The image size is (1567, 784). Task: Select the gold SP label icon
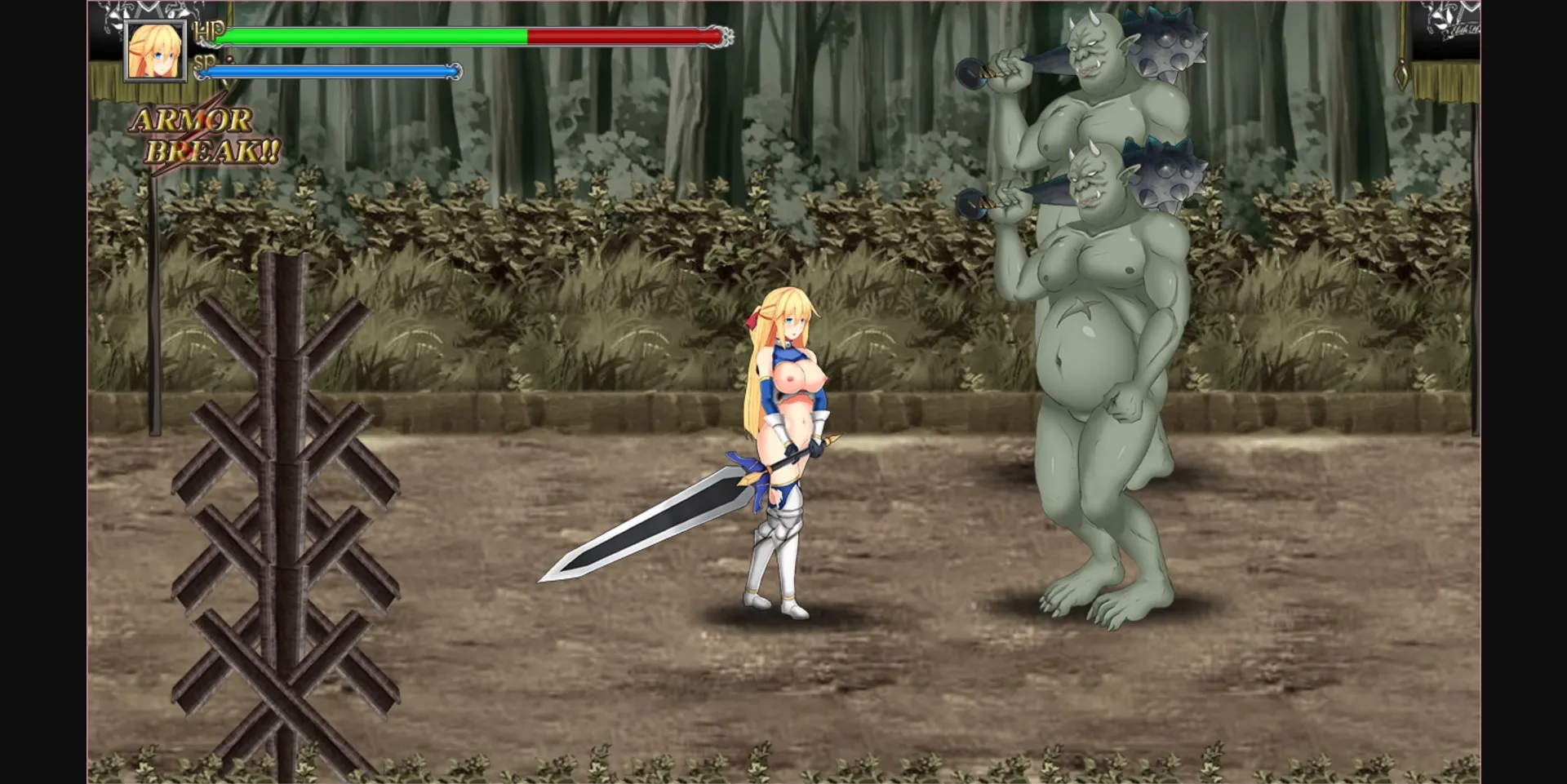tap(207, 60)
